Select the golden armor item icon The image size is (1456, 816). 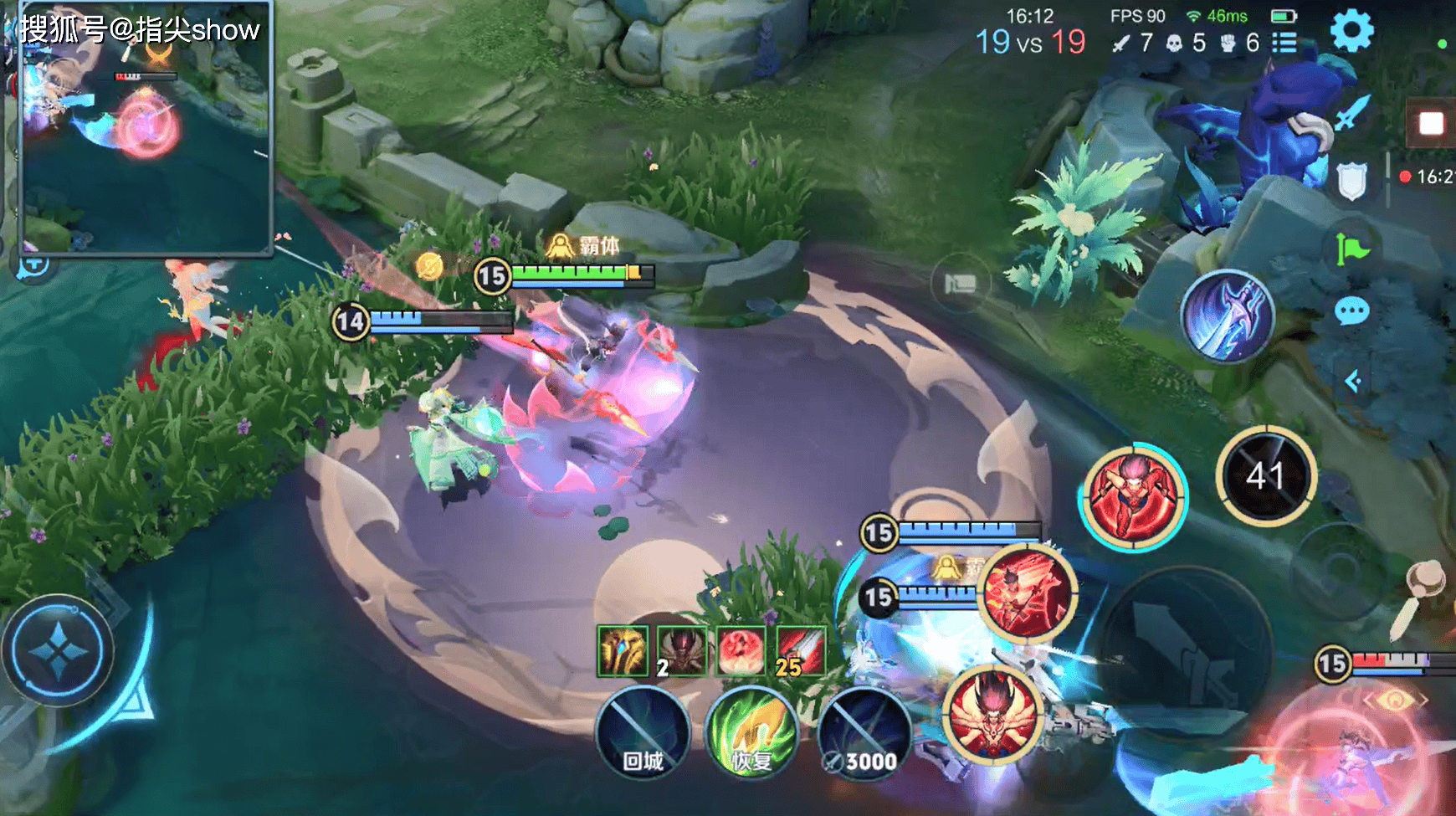(623, 650)
